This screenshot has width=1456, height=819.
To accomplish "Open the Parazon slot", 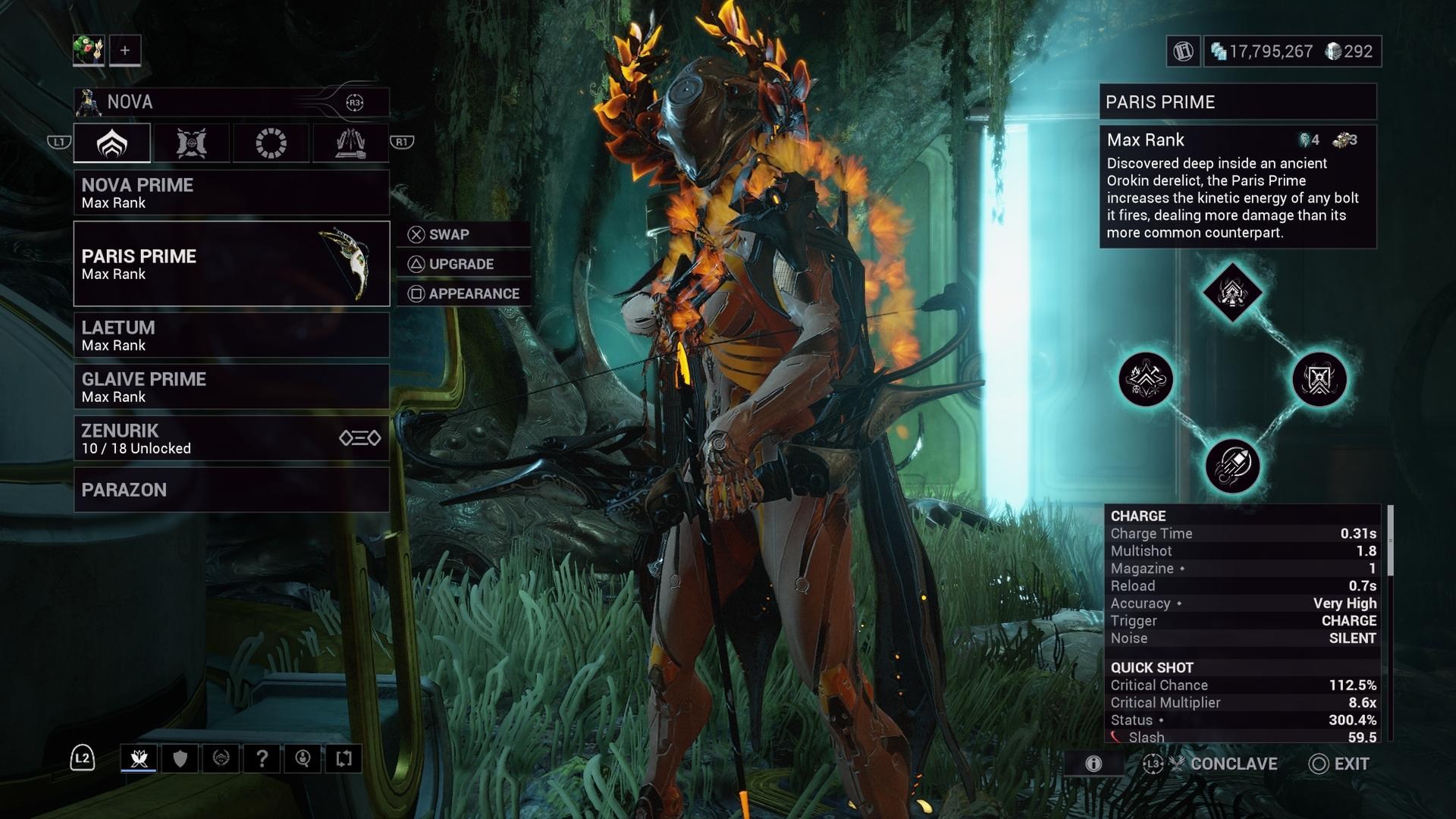I will tap(231, 490).
